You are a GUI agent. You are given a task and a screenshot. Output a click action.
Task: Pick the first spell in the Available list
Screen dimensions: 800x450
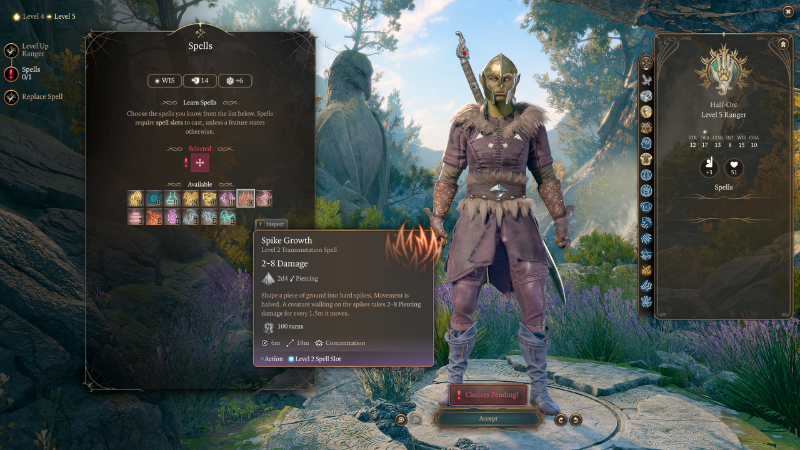point(136,198)
